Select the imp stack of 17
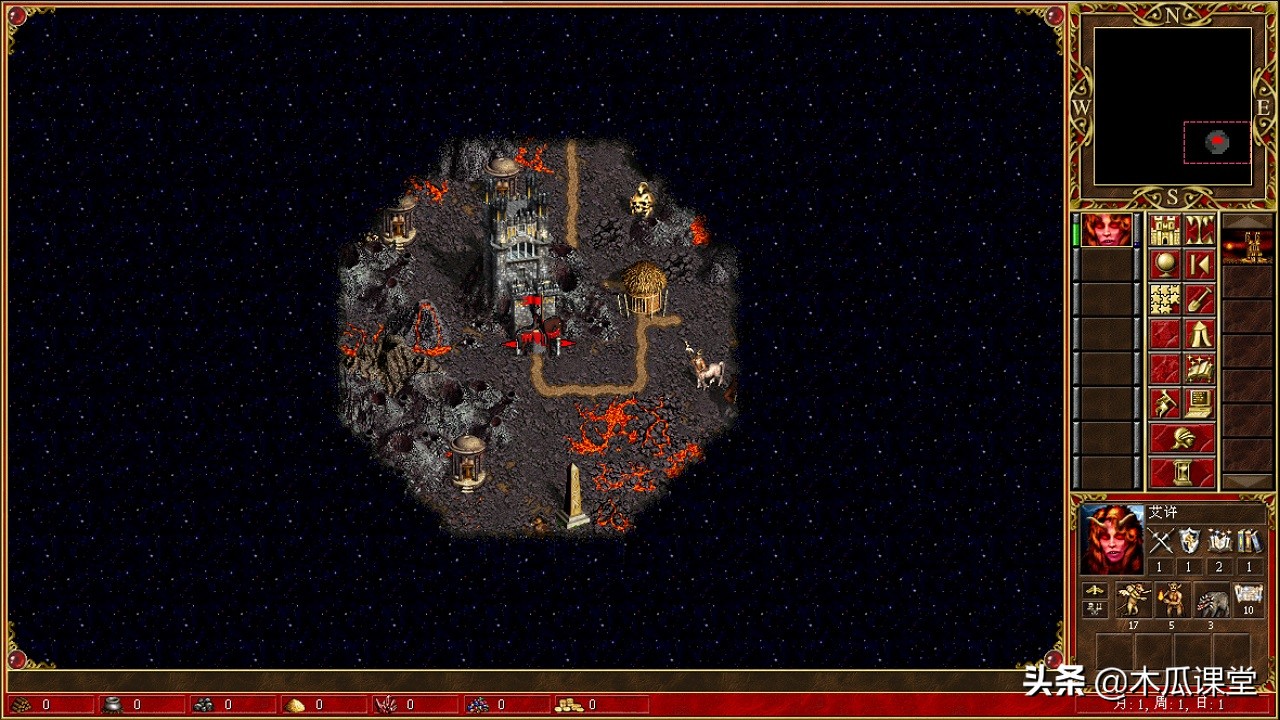The height and width of the screenshot is (720, 1280). (x=1133, y=600)
